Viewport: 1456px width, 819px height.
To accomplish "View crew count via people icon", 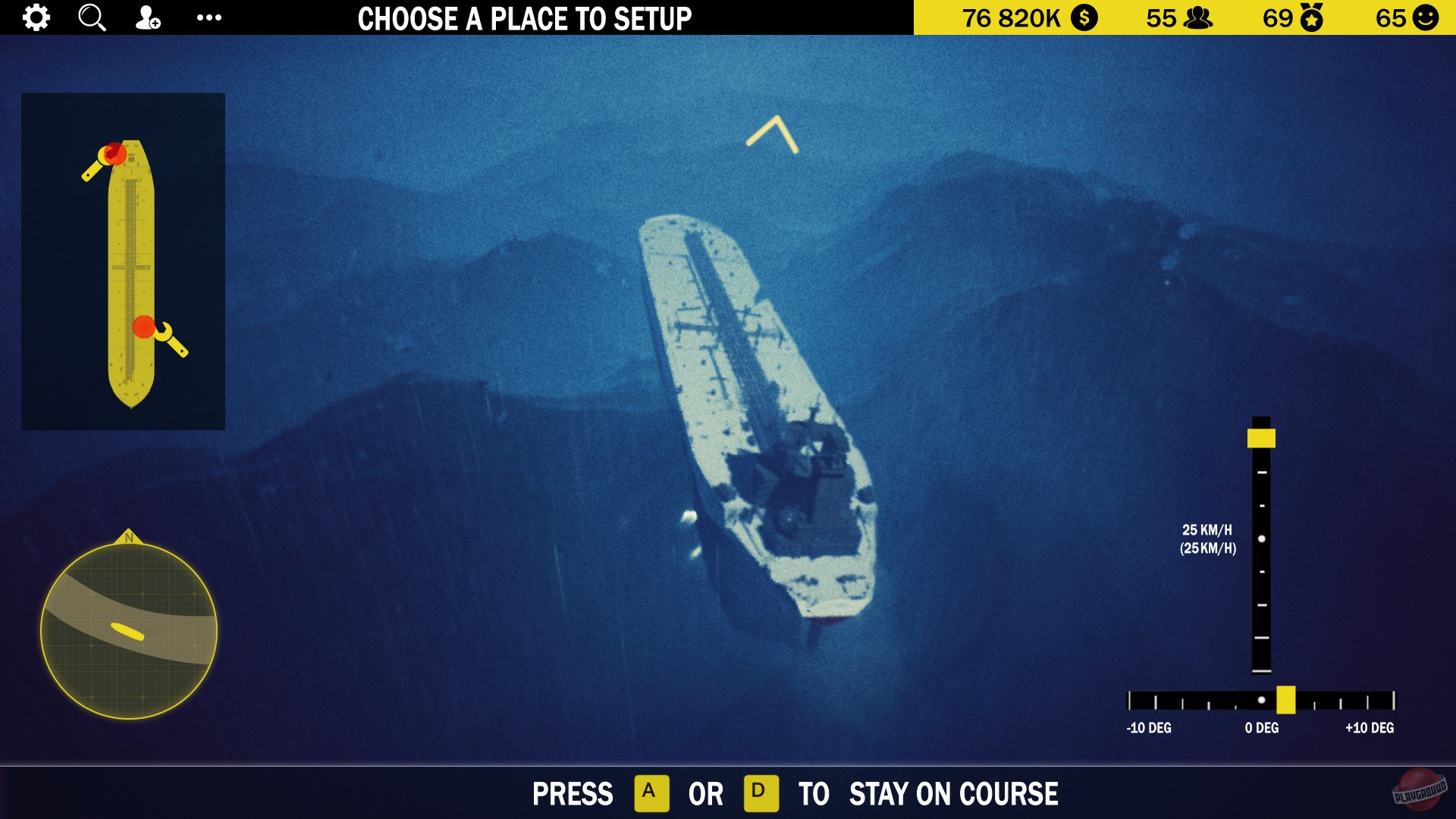I will [1197, 17].
